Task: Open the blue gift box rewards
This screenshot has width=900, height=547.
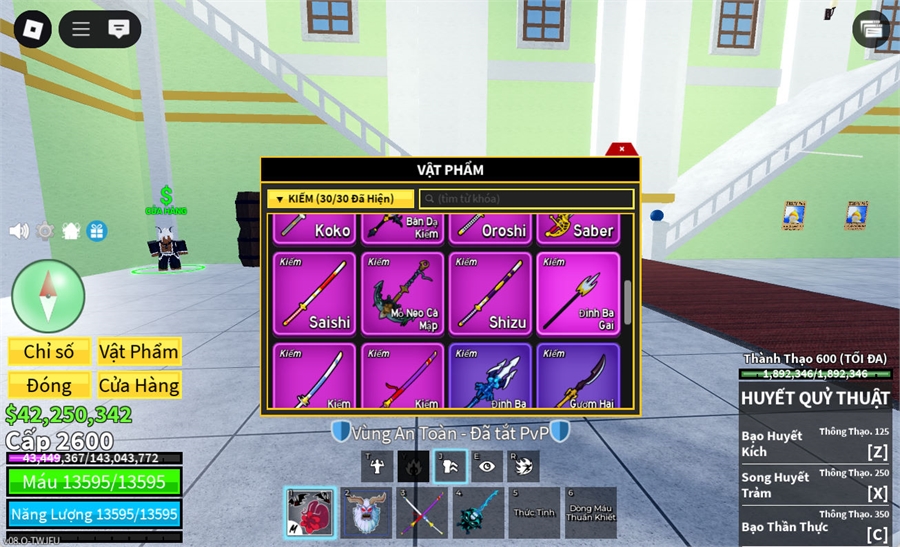Action: [97, 231]
